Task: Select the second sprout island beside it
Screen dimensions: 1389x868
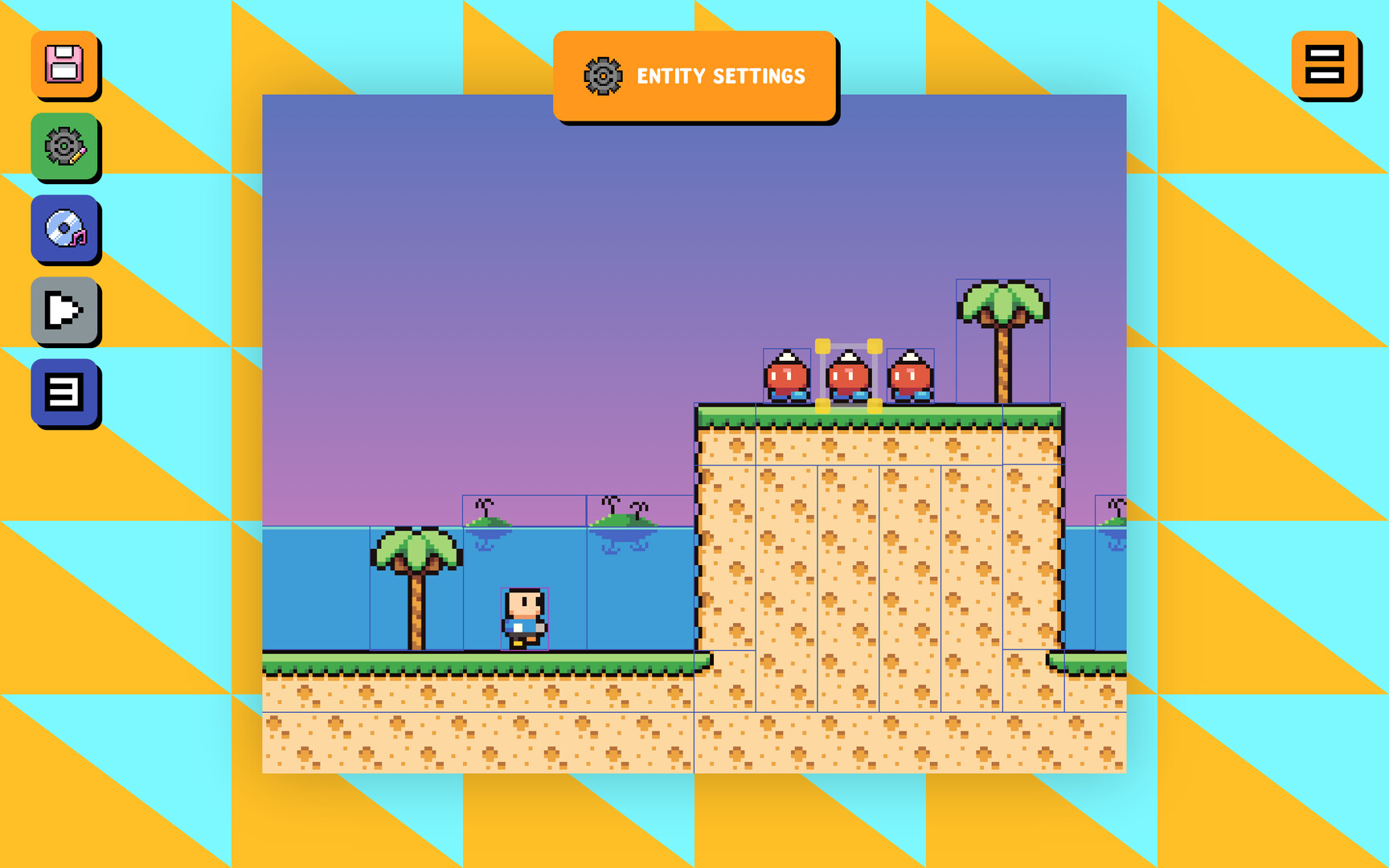Action: (623, 518)
